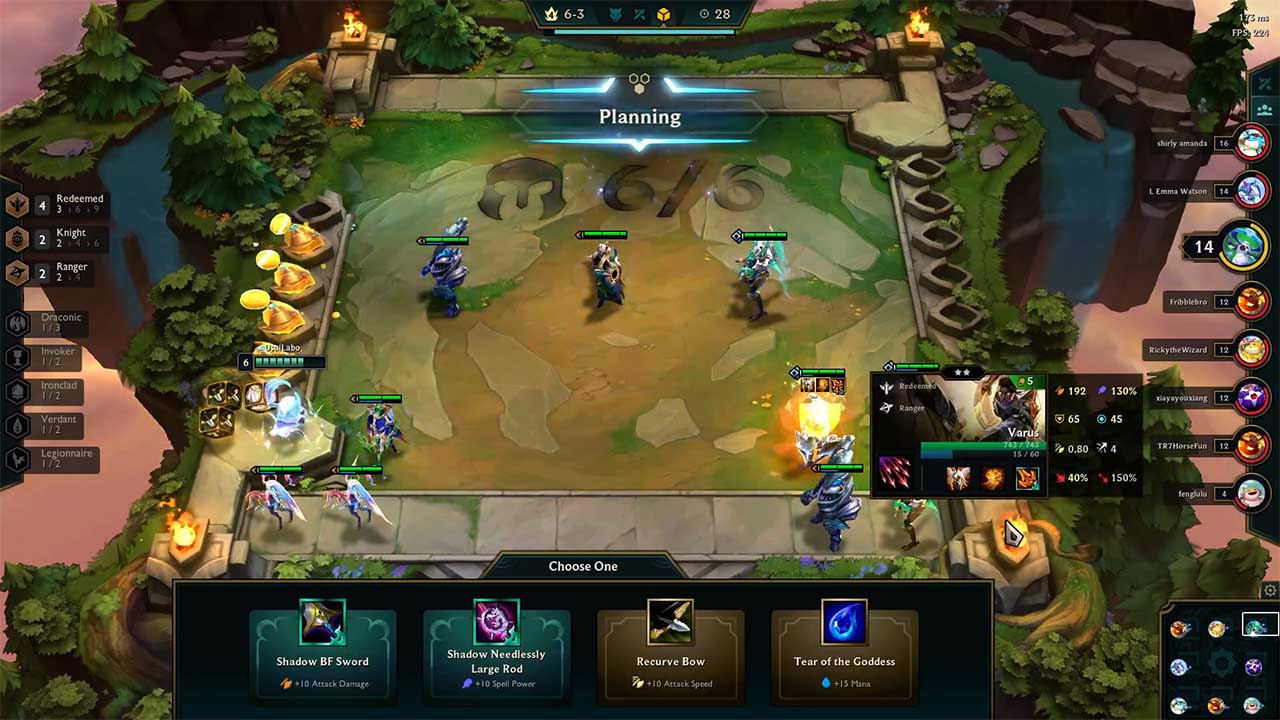Click the Ironclad trait icon

(x=16, y=390)
